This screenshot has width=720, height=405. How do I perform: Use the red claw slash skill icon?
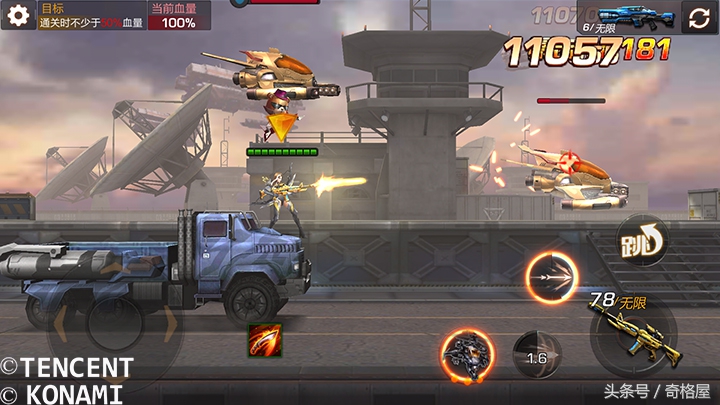tap(265, 341)
